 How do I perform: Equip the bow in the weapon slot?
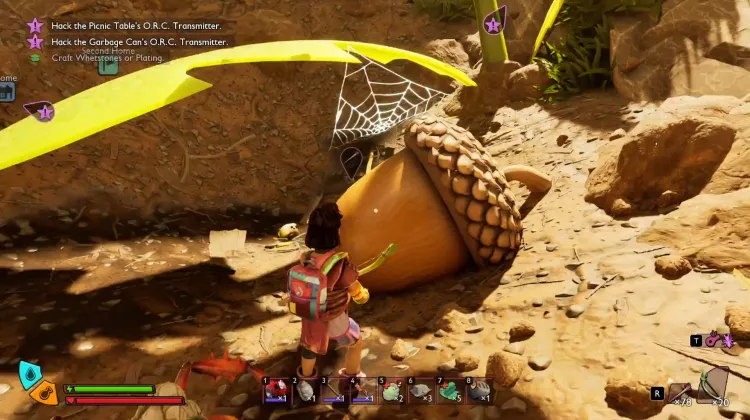click(x=714, y=384)
